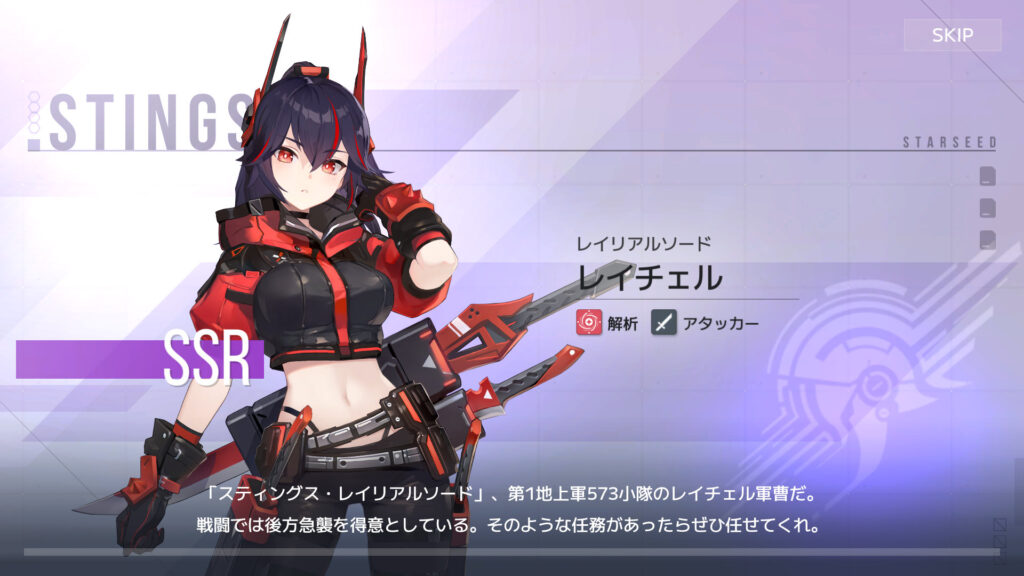
Task: Skip the character introduction cutscene
Action: [x=952, y=36]
